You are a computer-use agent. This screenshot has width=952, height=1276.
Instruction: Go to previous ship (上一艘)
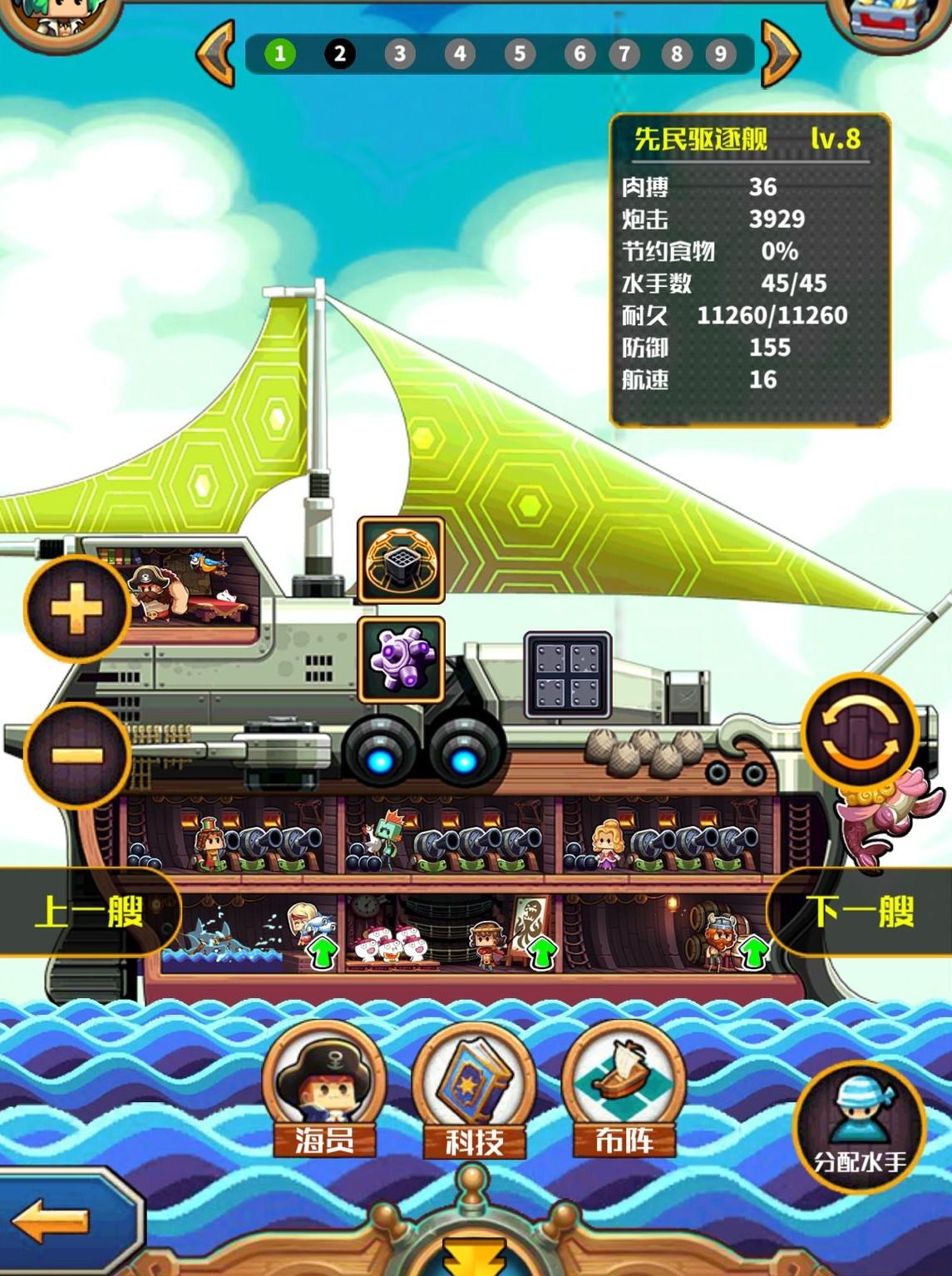pyautogui.click(x=87, y=912)
